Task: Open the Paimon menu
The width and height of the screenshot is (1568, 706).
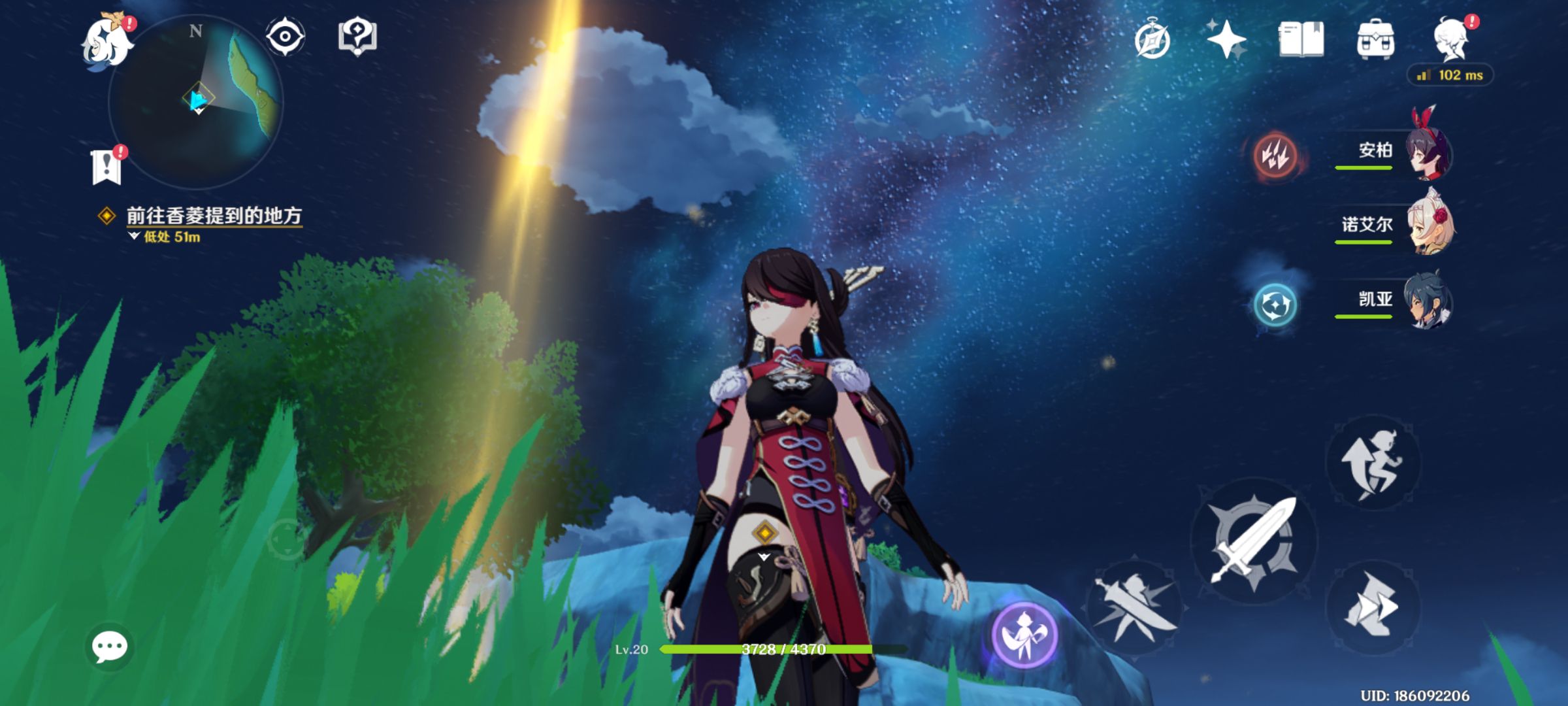Action: point(106,42)
